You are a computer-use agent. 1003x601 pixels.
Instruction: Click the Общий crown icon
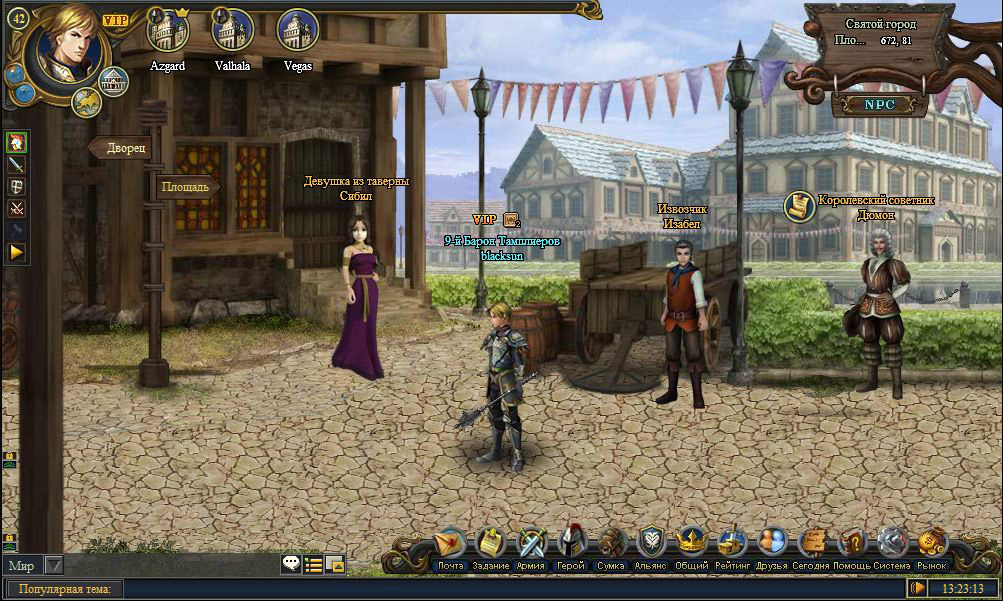[x=691, y=544]
